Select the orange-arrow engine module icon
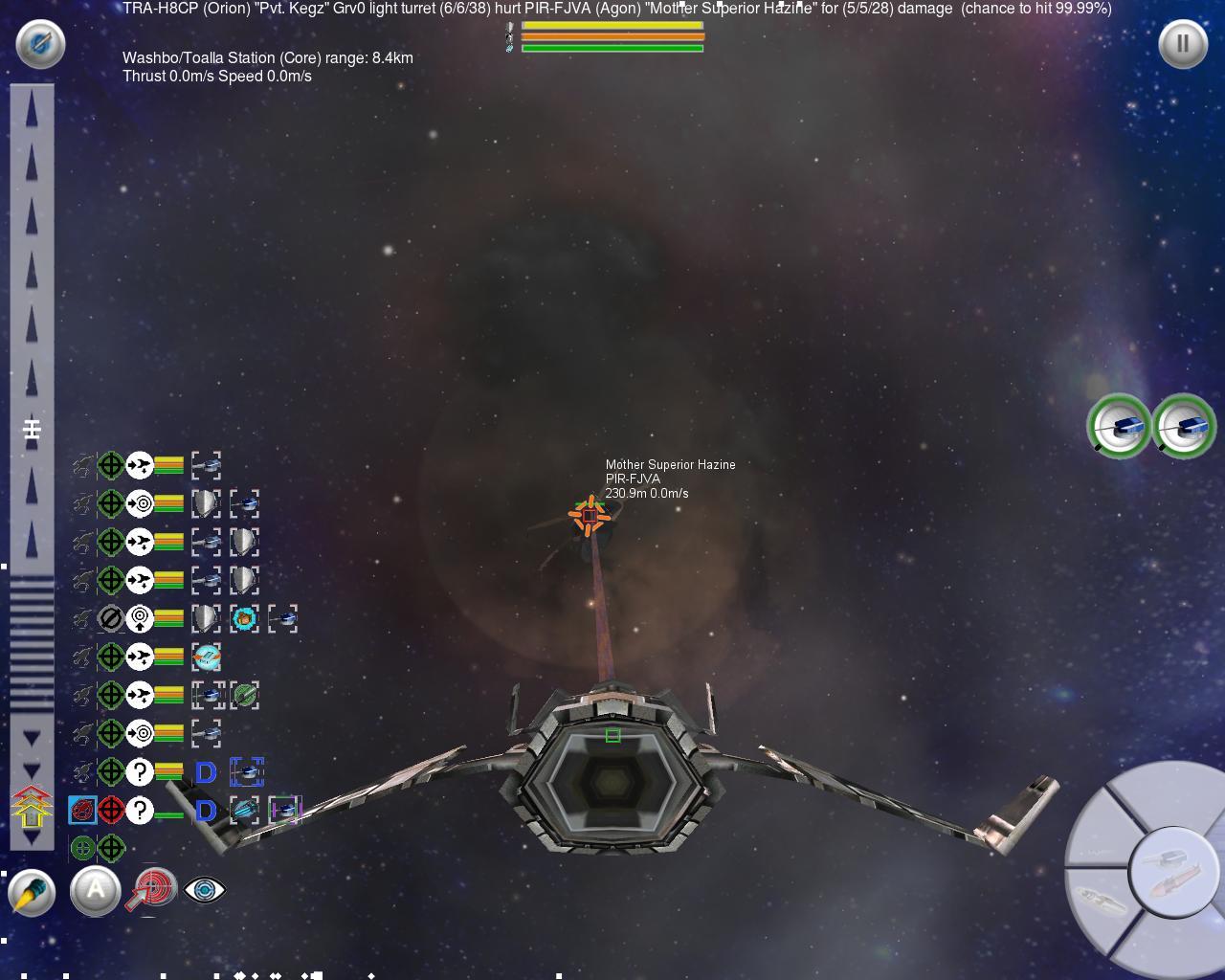Image resolution: width=1225 pixels, height=980 pixels. click(x=206, y=657)
